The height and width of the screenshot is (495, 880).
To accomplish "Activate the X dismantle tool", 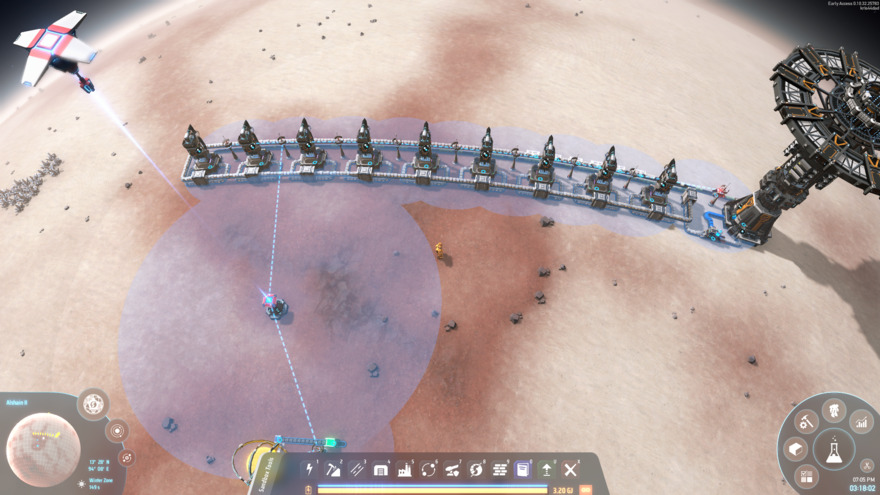I will pyautogui.click(x=571, y=469).
